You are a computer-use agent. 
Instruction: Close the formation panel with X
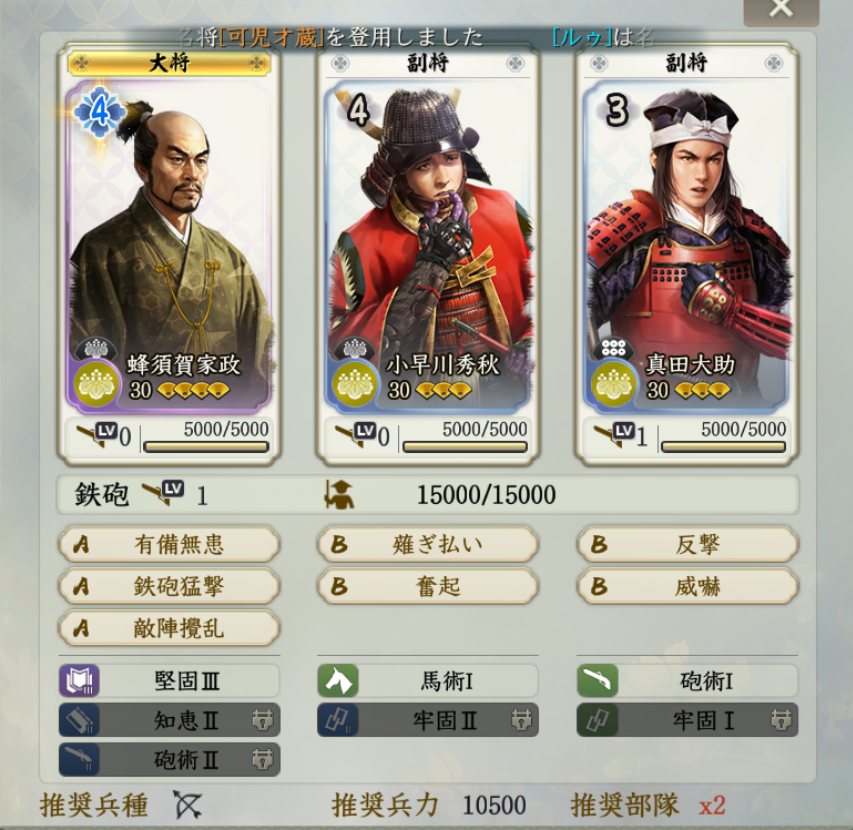tap(781, 9)
